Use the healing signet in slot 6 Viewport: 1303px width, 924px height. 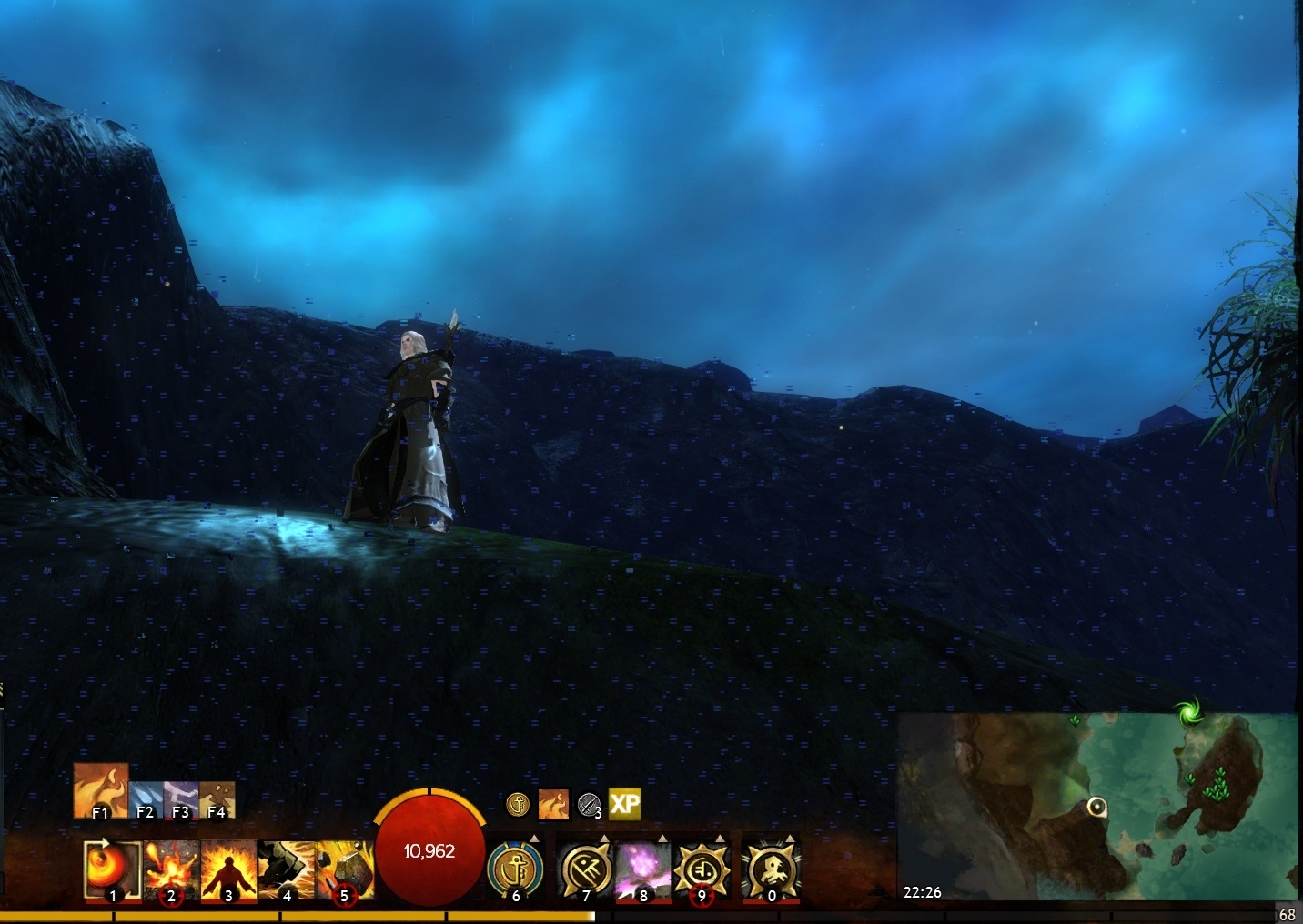pyautogui.click(x=516, y=869)
